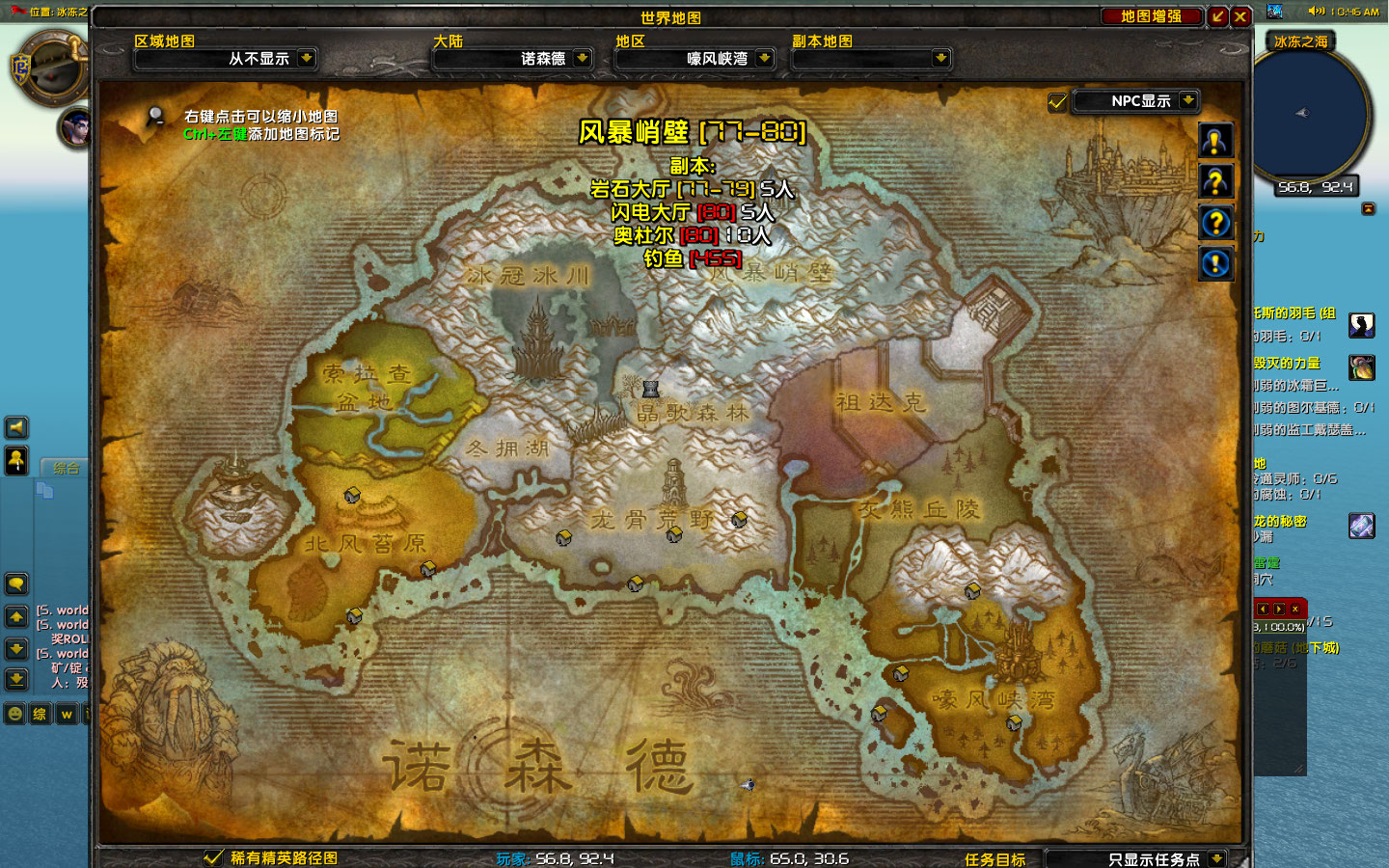Screen dimensions: 1389x868
Task: Toggle the 稀有精英路径图 checkbox
Action: (213, 857)
